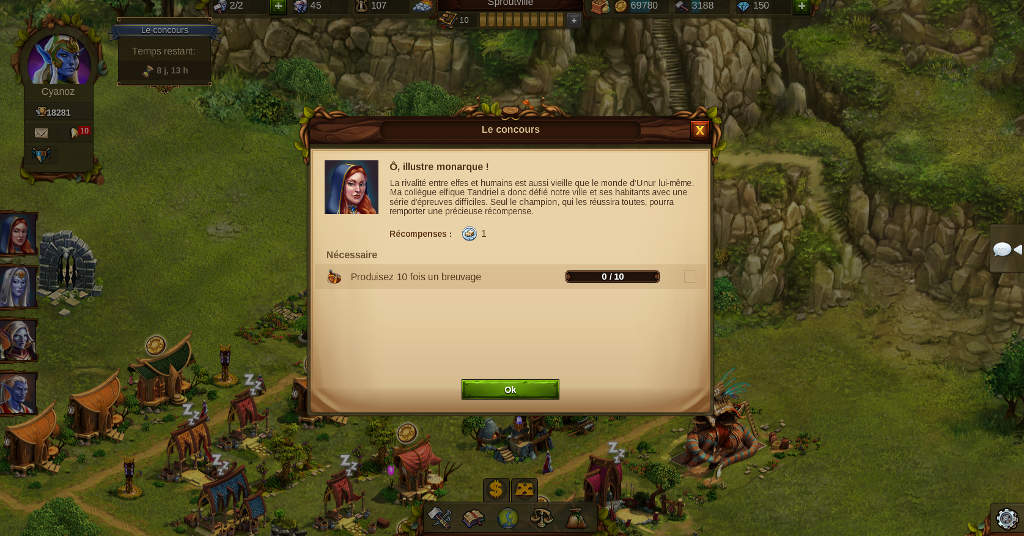
Task: Open the settings gear
Action: 1006,518
